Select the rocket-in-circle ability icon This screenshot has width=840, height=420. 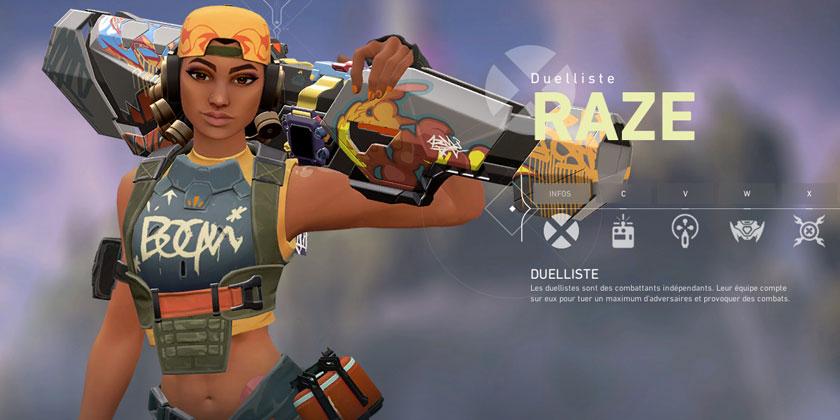[685, 231]
